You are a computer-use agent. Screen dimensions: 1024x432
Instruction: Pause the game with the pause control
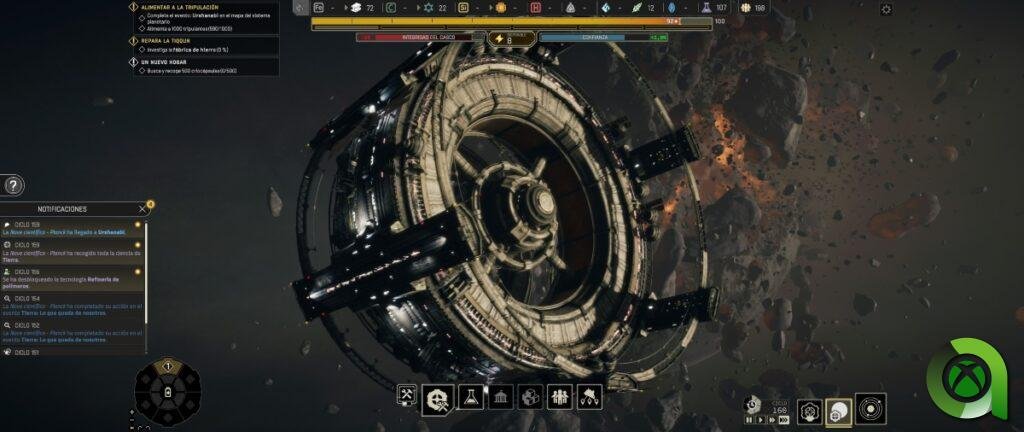(x=749, y=420)
